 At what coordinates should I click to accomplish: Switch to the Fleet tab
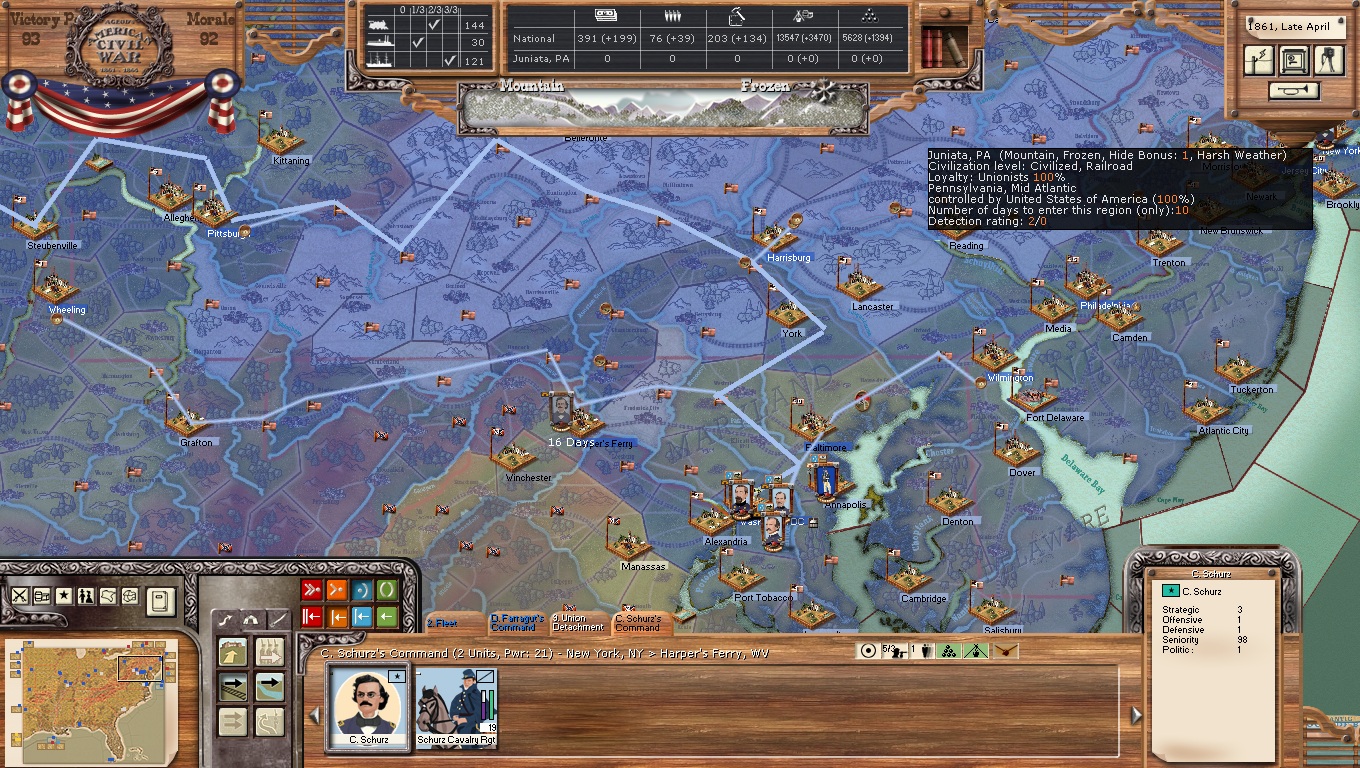pyautogui.click(x=444, y=623)
